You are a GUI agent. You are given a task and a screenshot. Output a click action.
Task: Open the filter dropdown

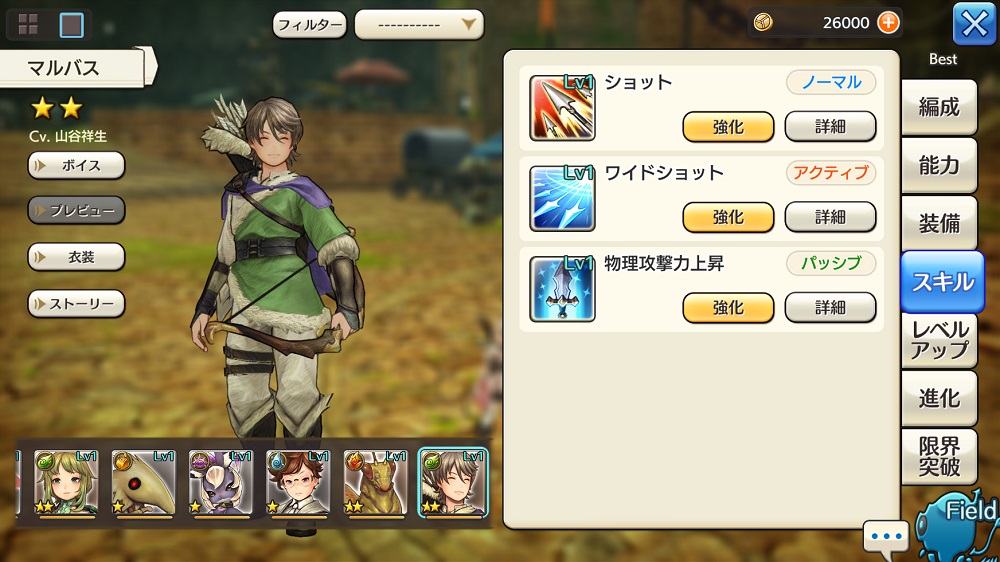(418, 24)
